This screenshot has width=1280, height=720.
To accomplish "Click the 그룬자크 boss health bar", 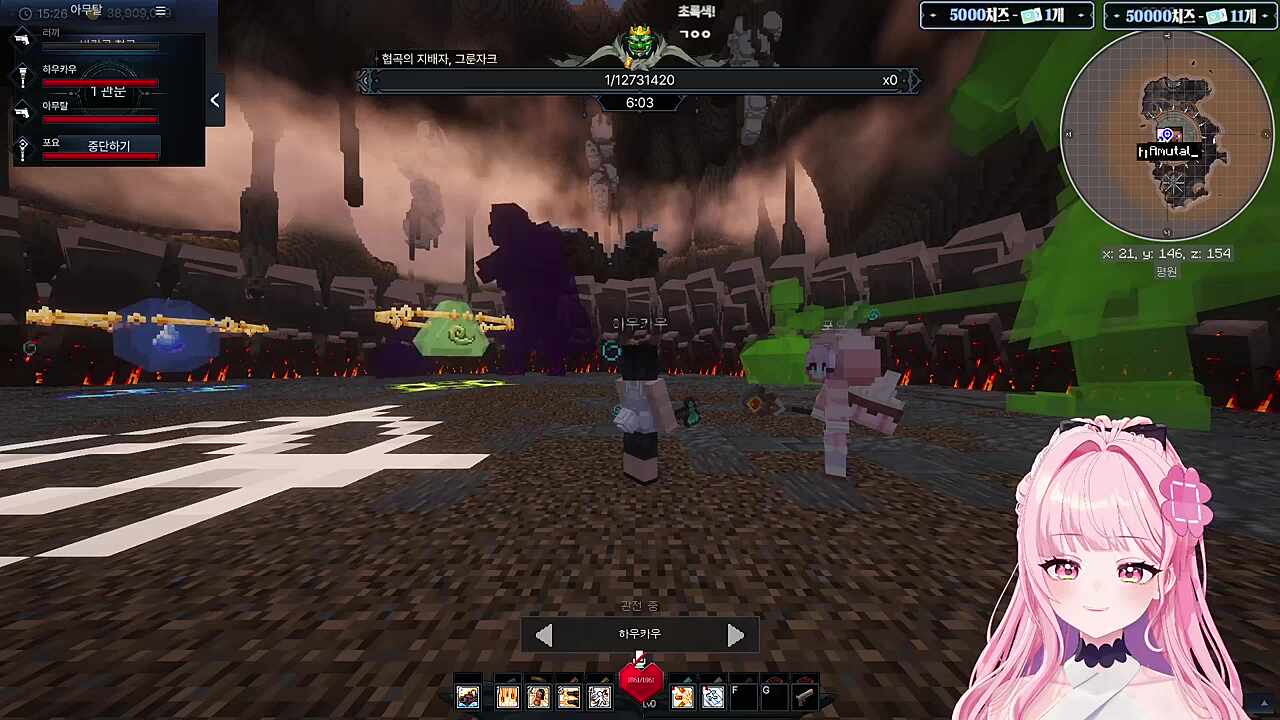I will point(640,80).
